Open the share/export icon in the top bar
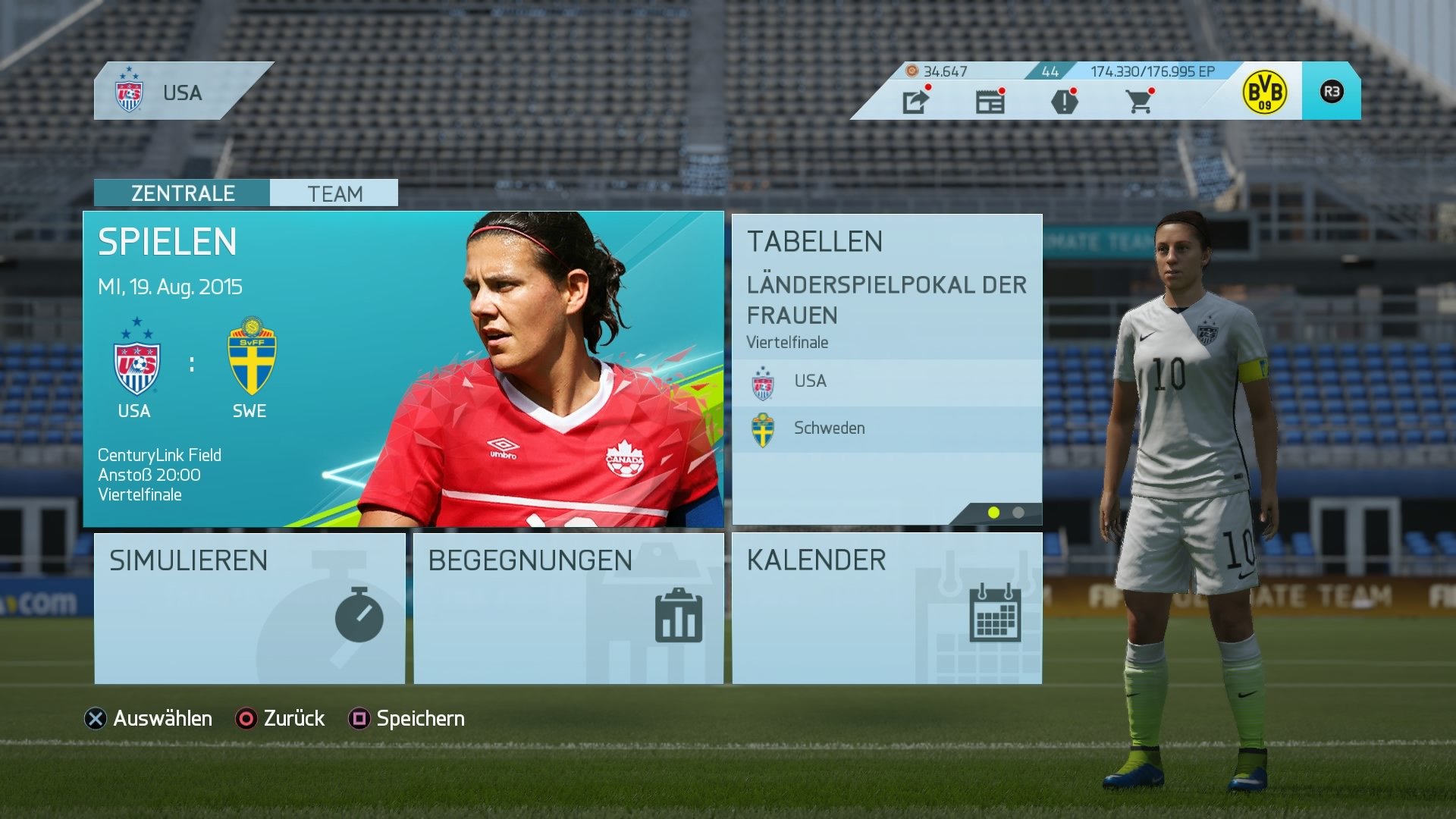This screenshot has height=819, width=1456. pos(917,102)
